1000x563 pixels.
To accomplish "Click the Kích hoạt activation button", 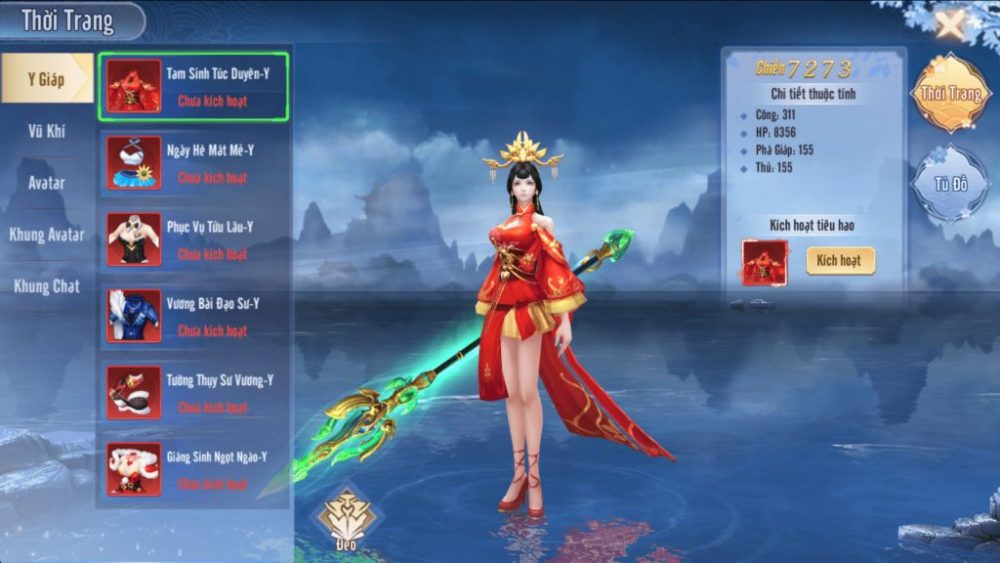I will (x=840, y=261).
